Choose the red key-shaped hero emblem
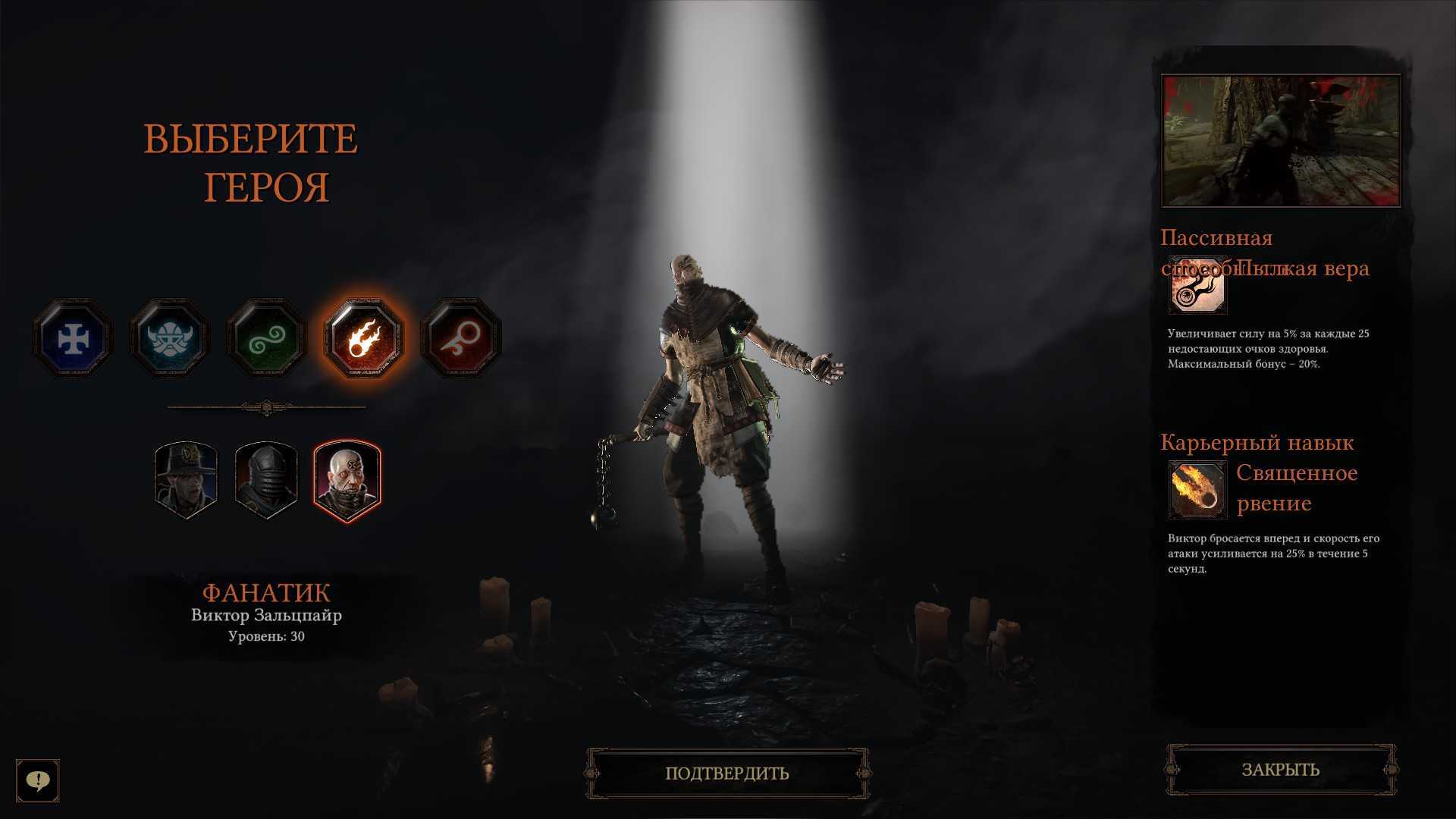1456x819 pixels. [461, 338]
